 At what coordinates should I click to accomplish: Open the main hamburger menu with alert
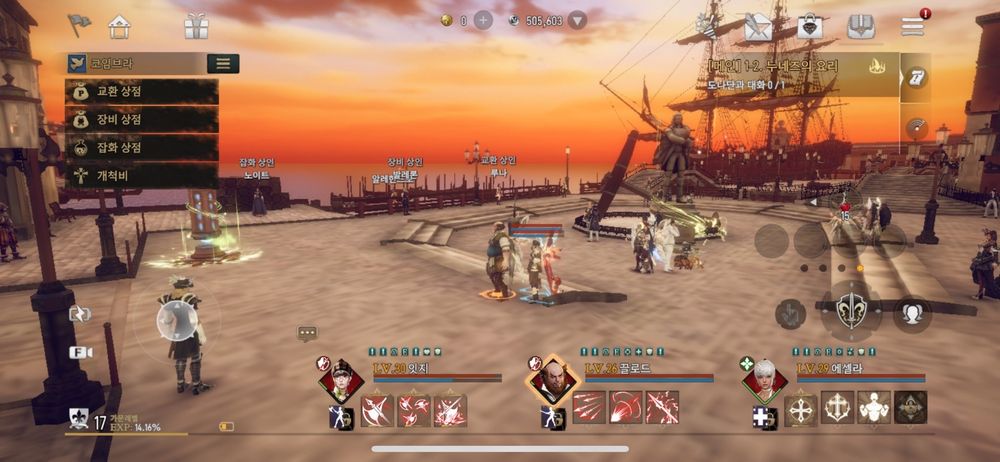[x=913, y=26]
